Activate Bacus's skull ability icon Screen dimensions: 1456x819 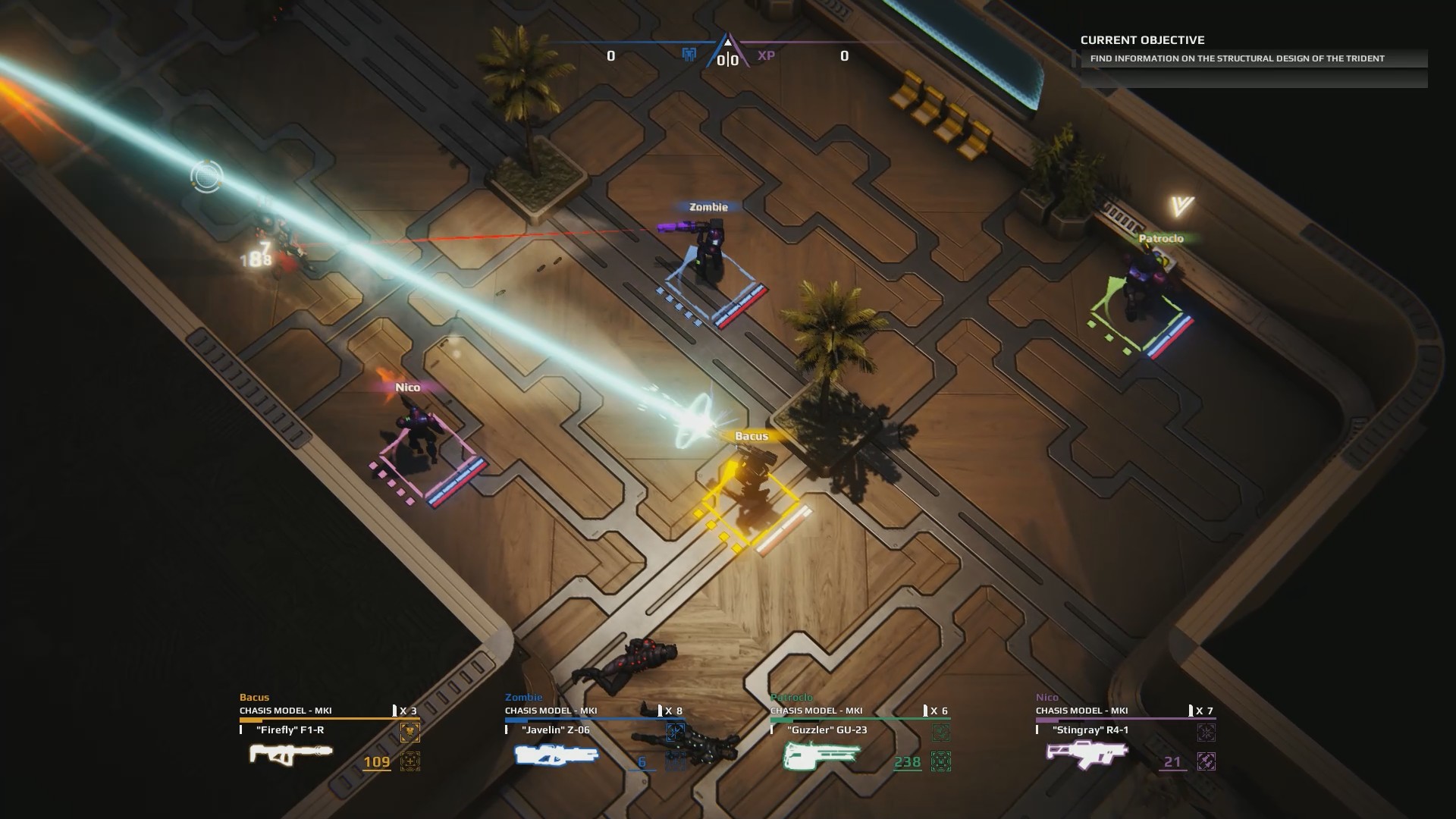(409, 733)
